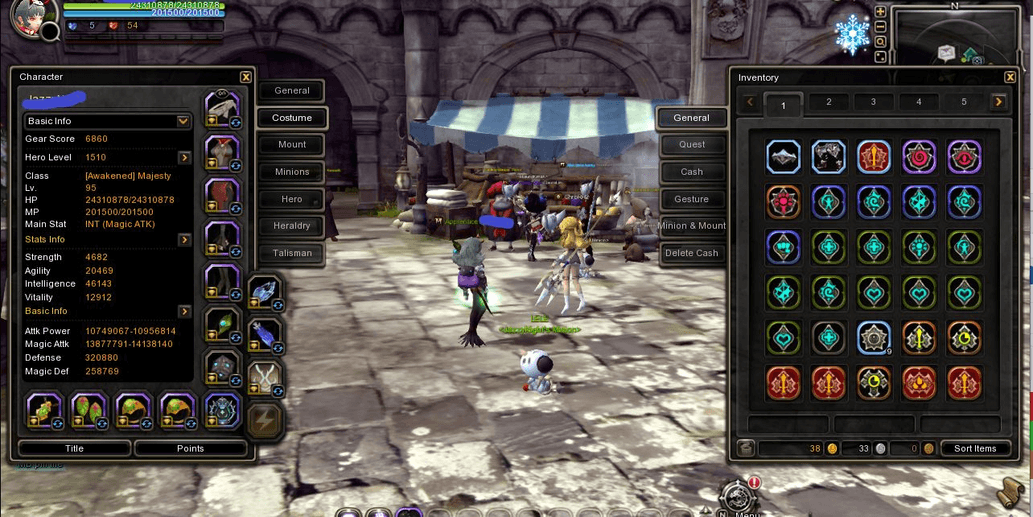
Task: Open the Basic Info dropdown
Action: click(183, 121)
